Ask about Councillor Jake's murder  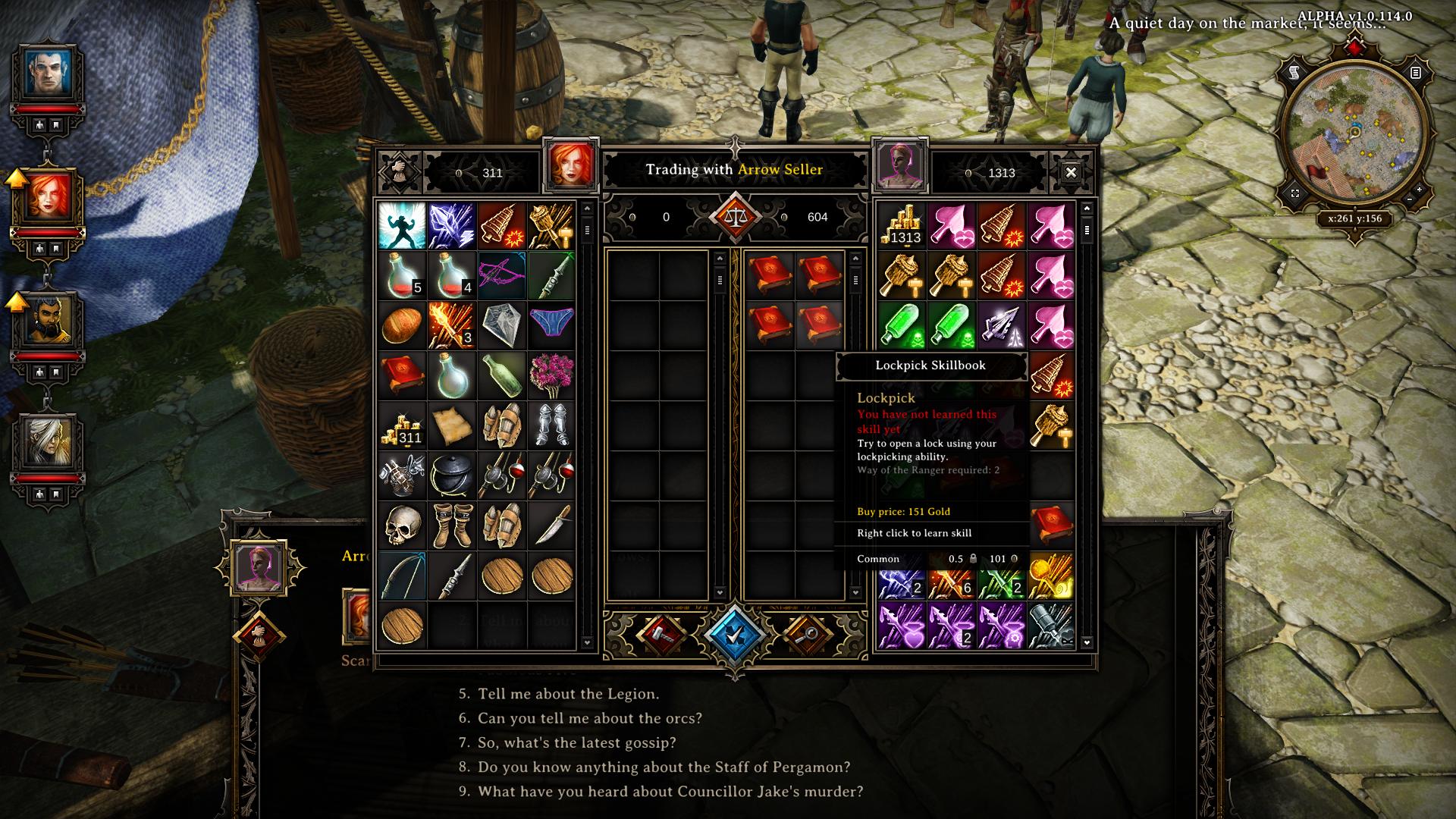(x=670, y=791)
